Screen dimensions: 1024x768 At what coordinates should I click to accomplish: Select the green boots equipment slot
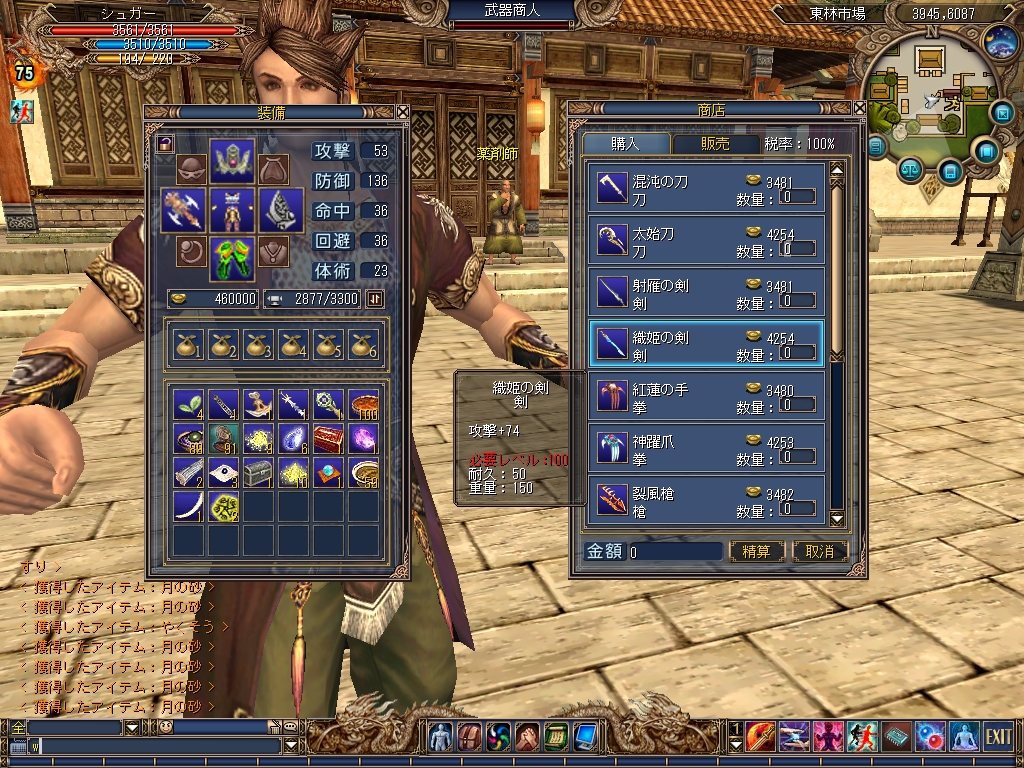click(232, 257)
